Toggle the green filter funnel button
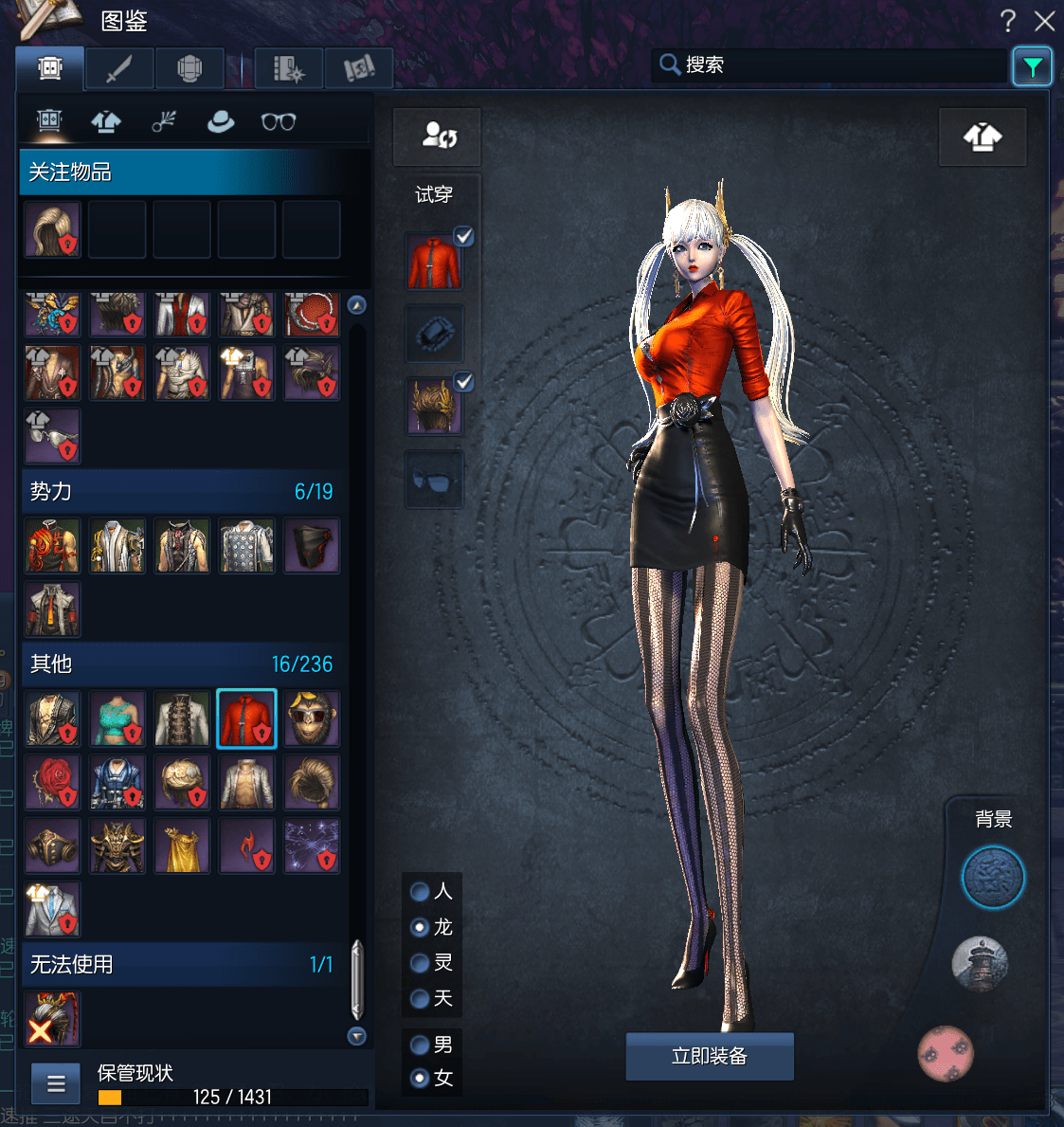This screenshot has height=1127, width=1064. (1032, 66)
